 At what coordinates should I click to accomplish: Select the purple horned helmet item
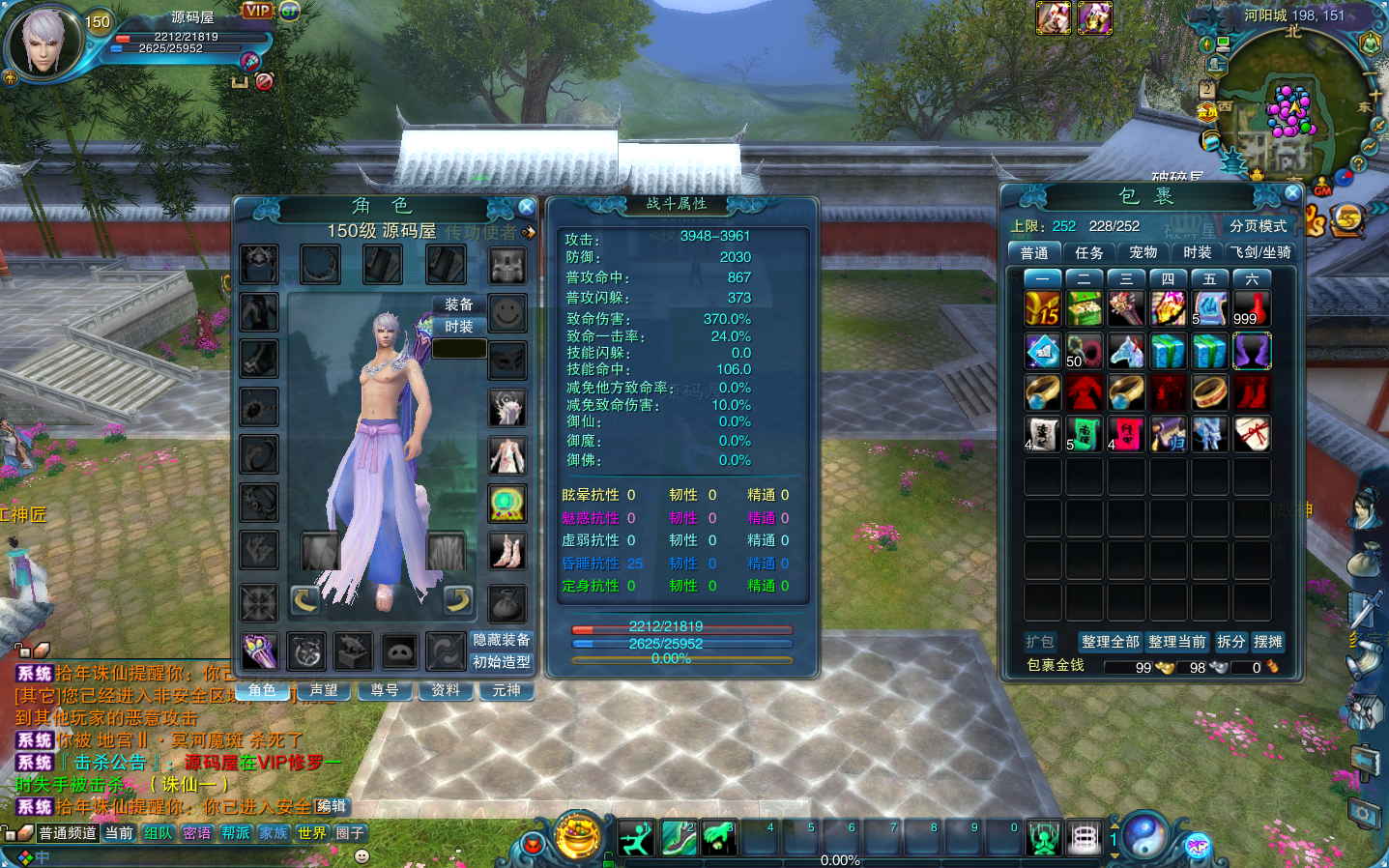1251,352
